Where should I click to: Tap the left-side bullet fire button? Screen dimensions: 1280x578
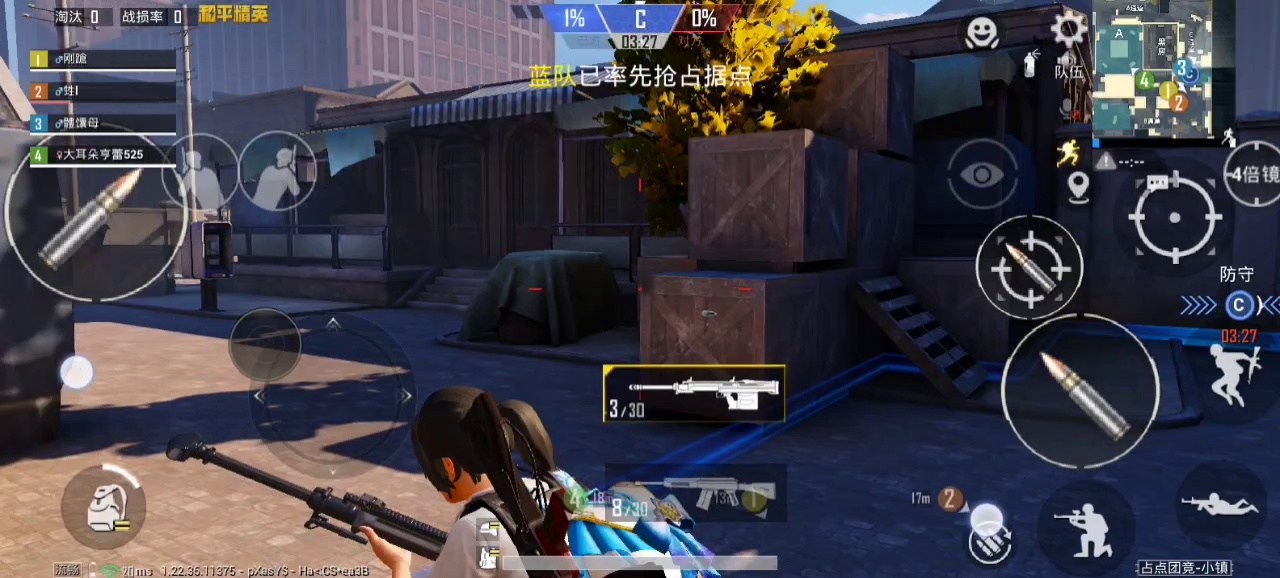pos(95,215)
